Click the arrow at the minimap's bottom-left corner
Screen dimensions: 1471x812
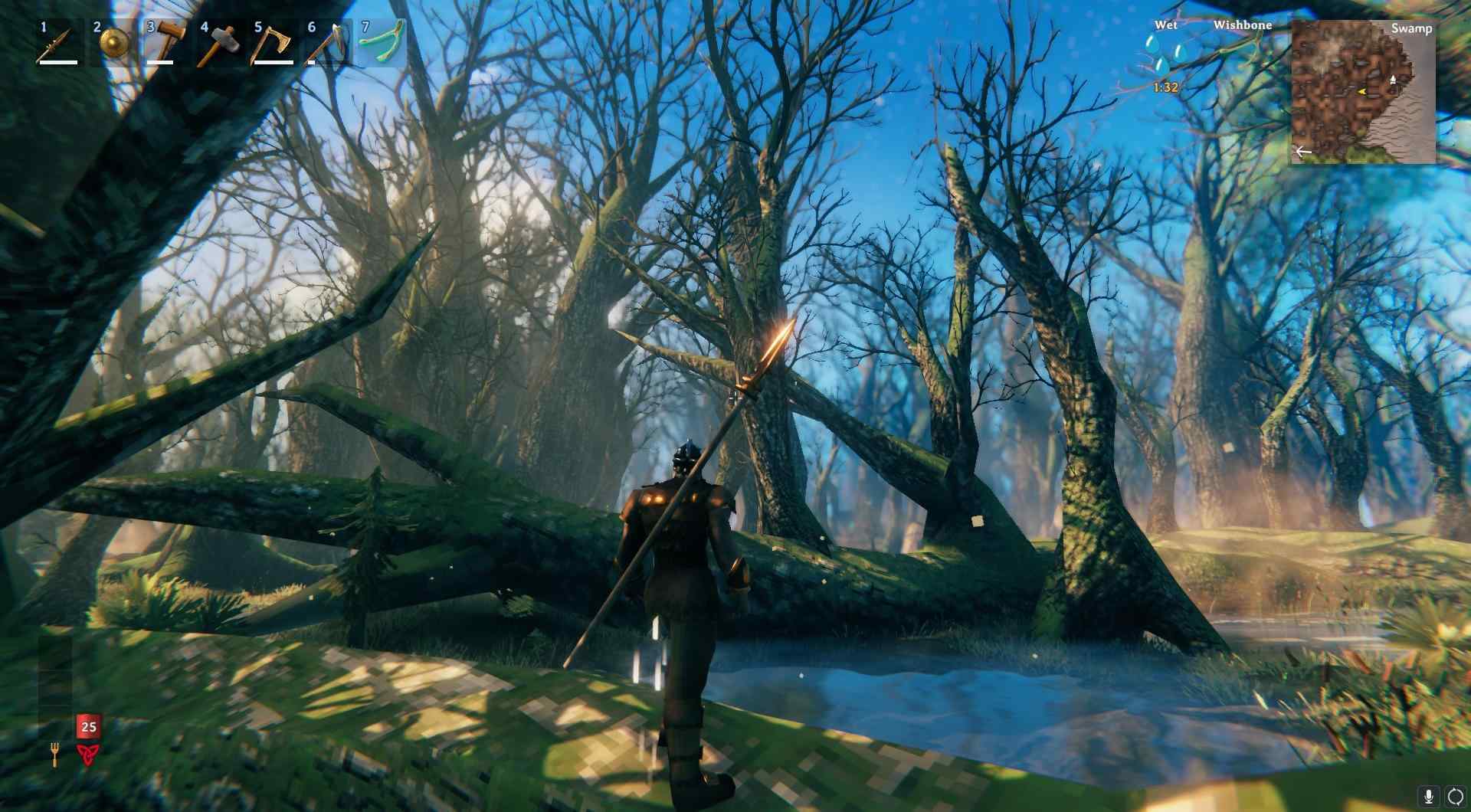1304,151
